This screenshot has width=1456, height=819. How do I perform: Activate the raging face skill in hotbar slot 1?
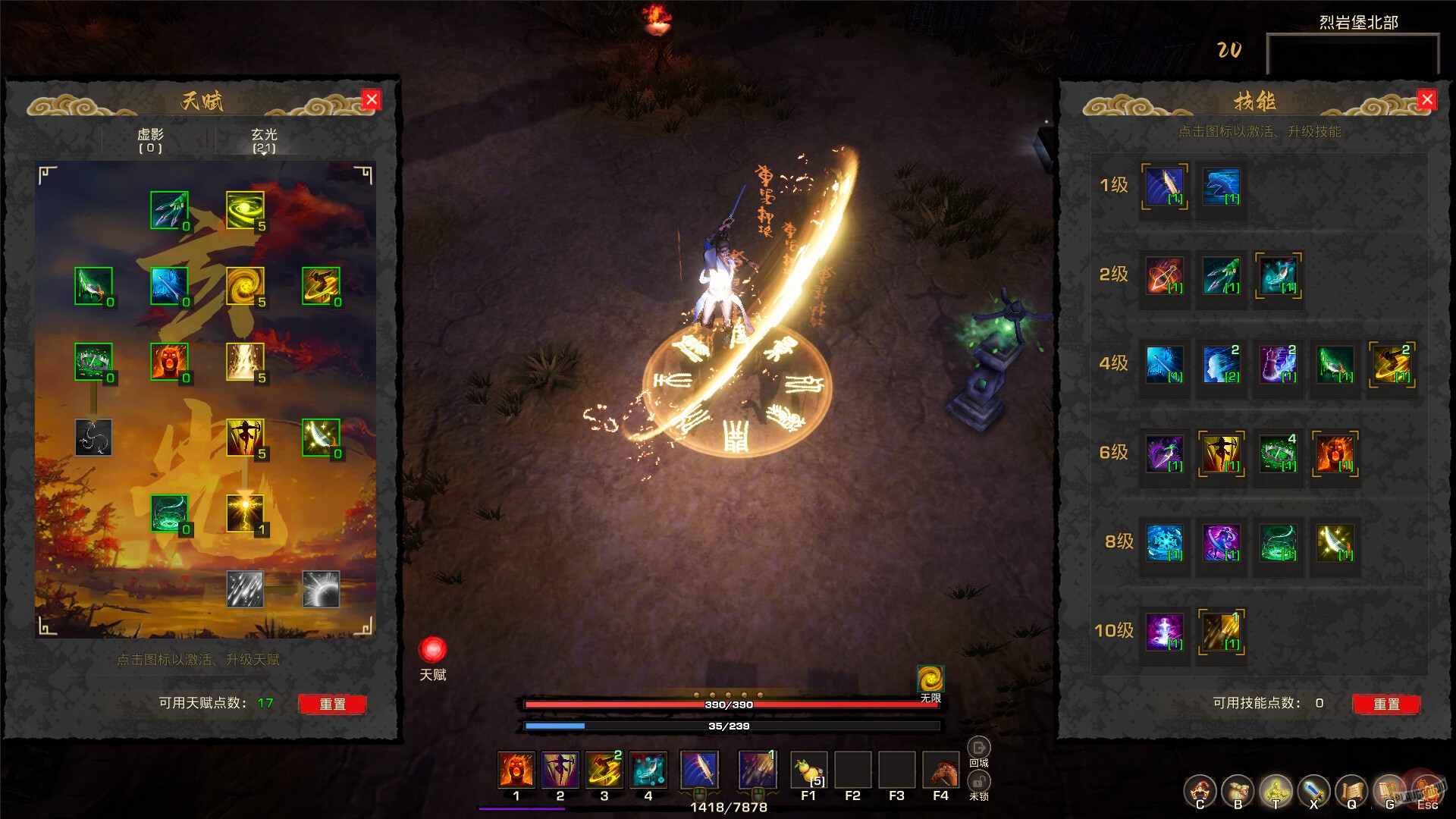click(x=516, y=771)
